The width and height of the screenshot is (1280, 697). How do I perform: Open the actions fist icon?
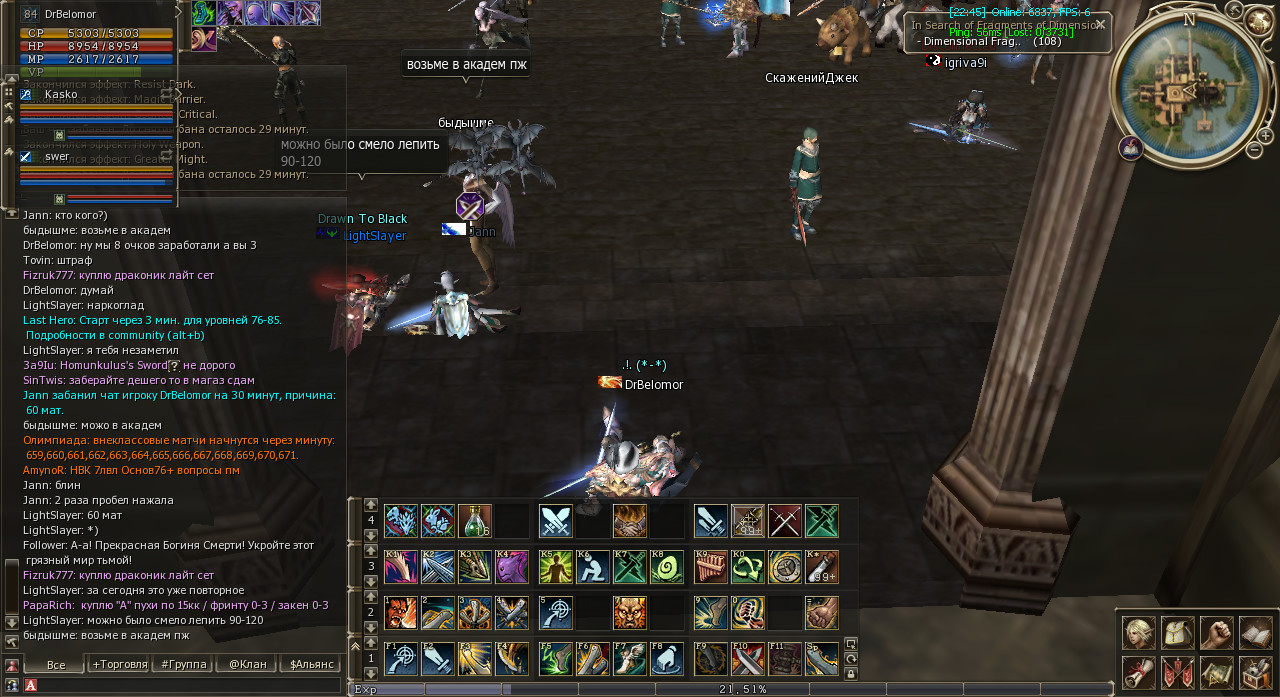(1217, 633)
